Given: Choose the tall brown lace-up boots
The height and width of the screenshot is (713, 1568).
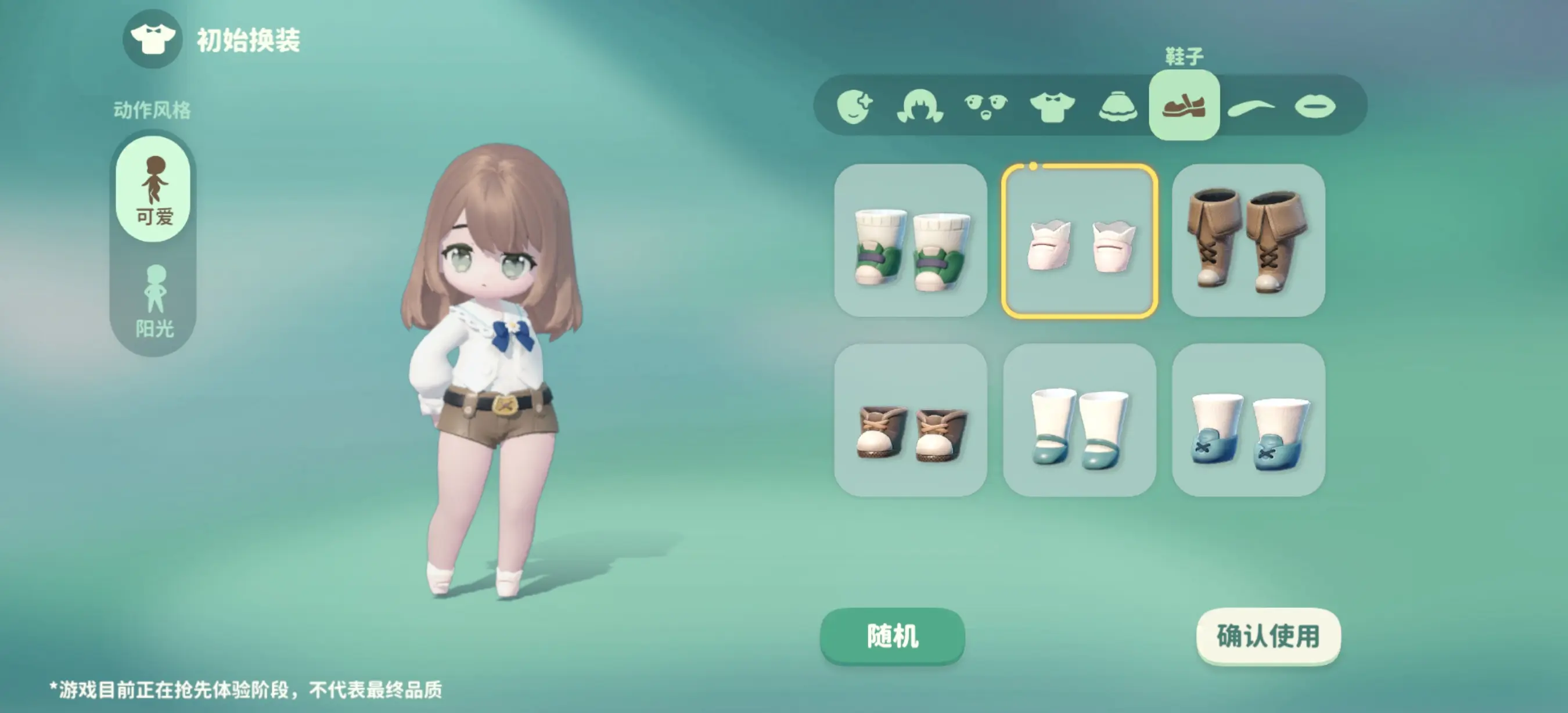Looking at the screenshot, I should click(1248, 240).
